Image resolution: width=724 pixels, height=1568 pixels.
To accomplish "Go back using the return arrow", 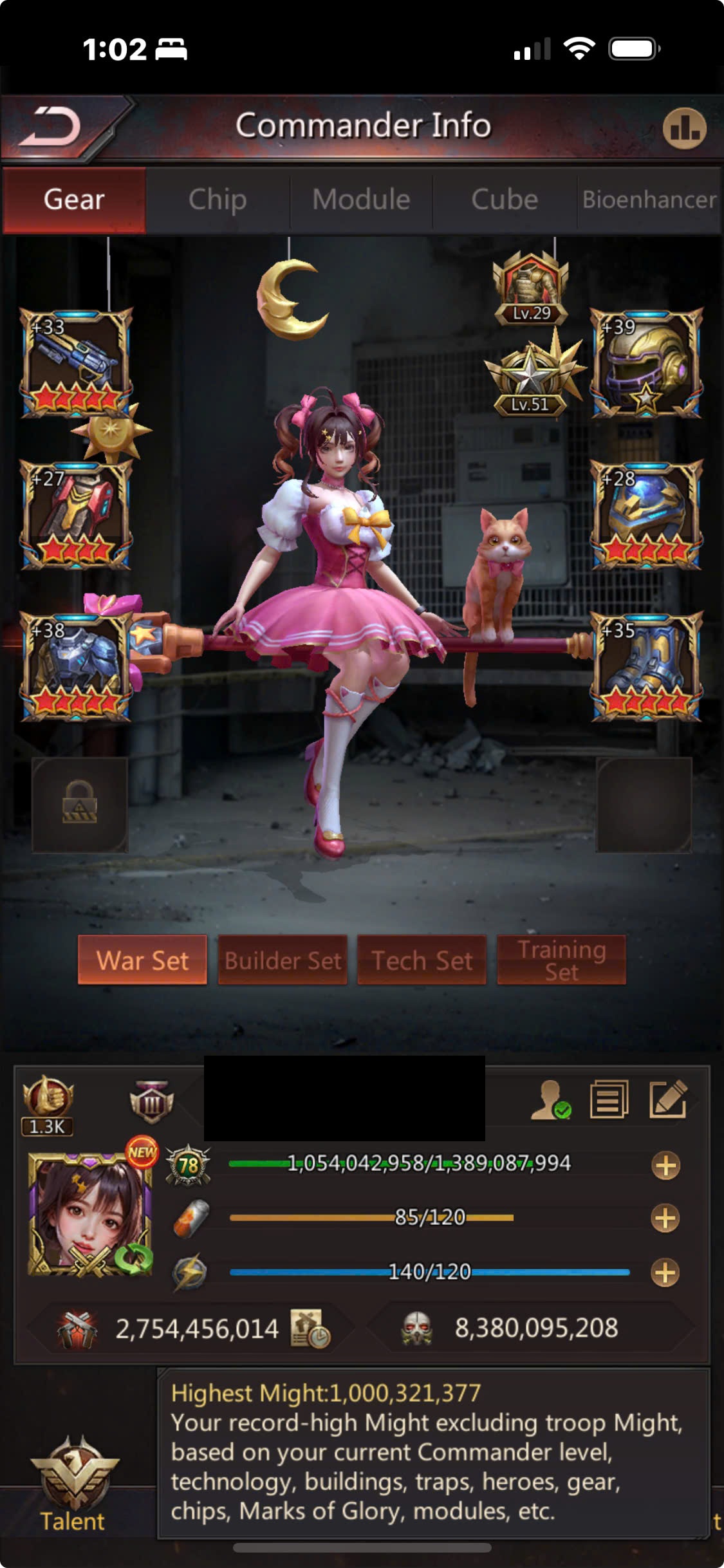I will (x=51, y=126).
